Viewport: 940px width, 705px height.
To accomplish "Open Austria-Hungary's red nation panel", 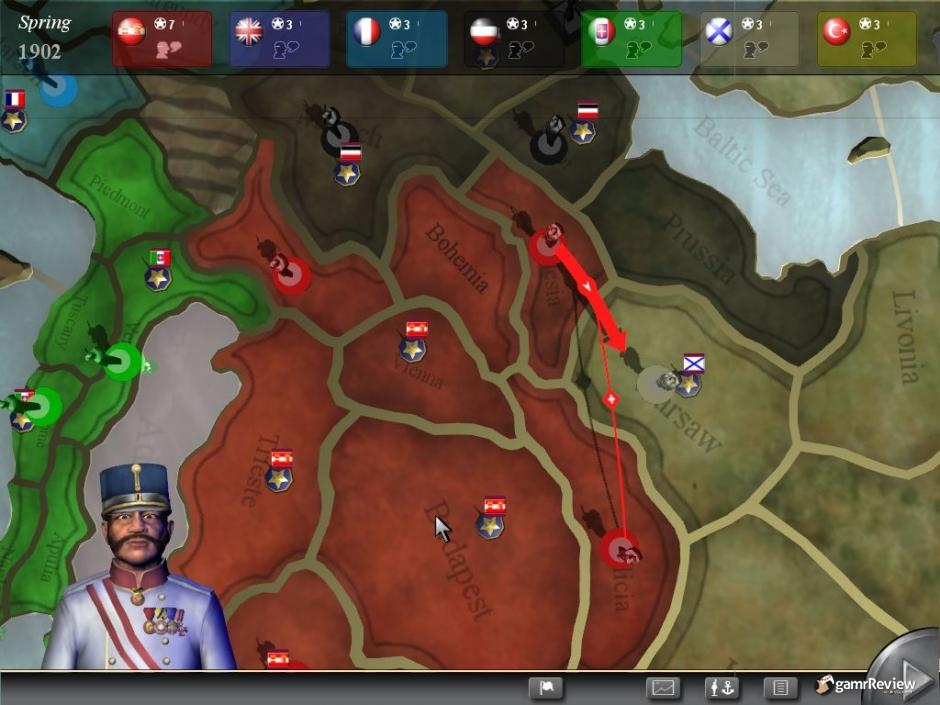I will click(161, 39).
